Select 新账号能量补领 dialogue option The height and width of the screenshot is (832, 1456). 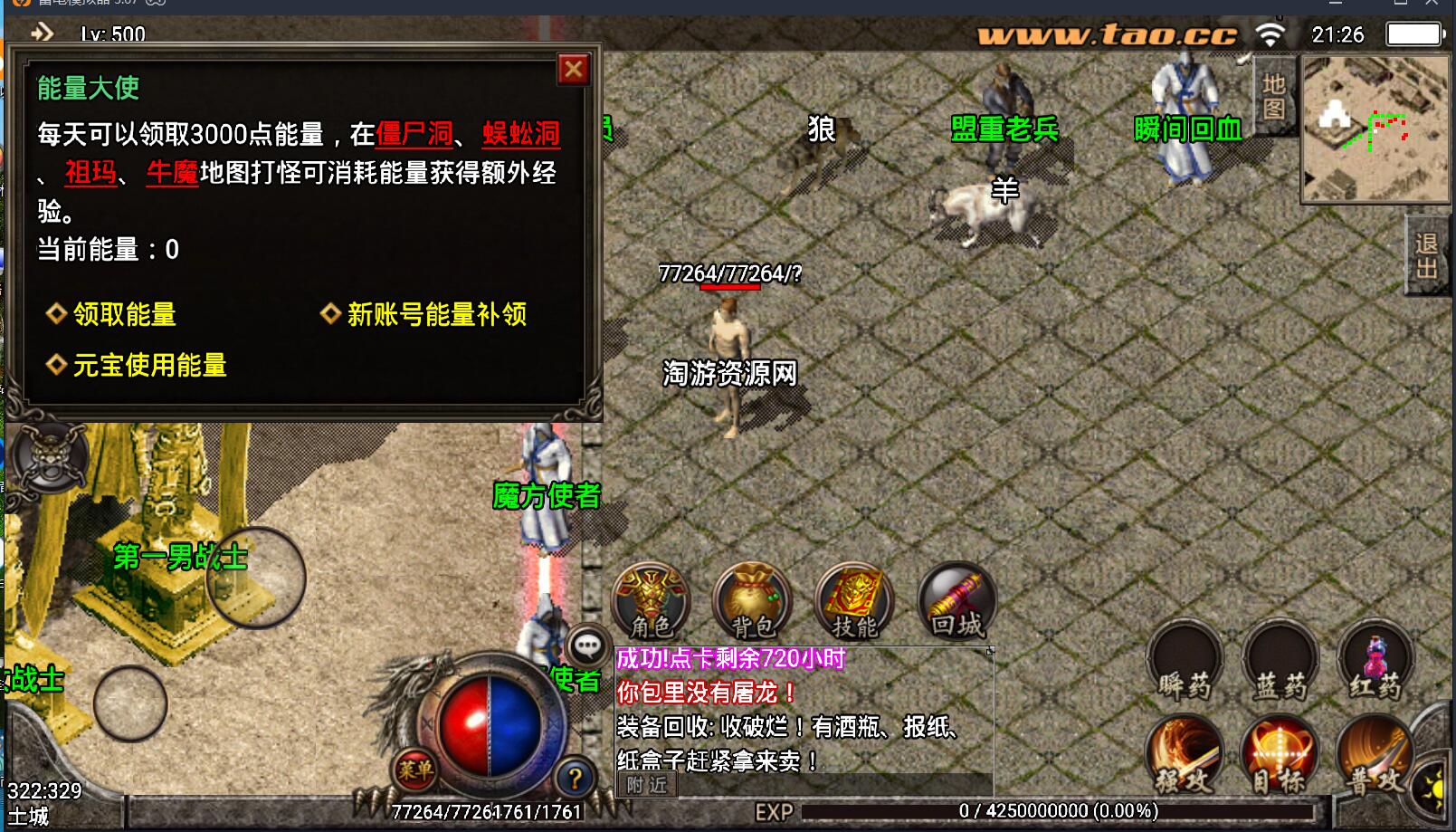(436, 314)
